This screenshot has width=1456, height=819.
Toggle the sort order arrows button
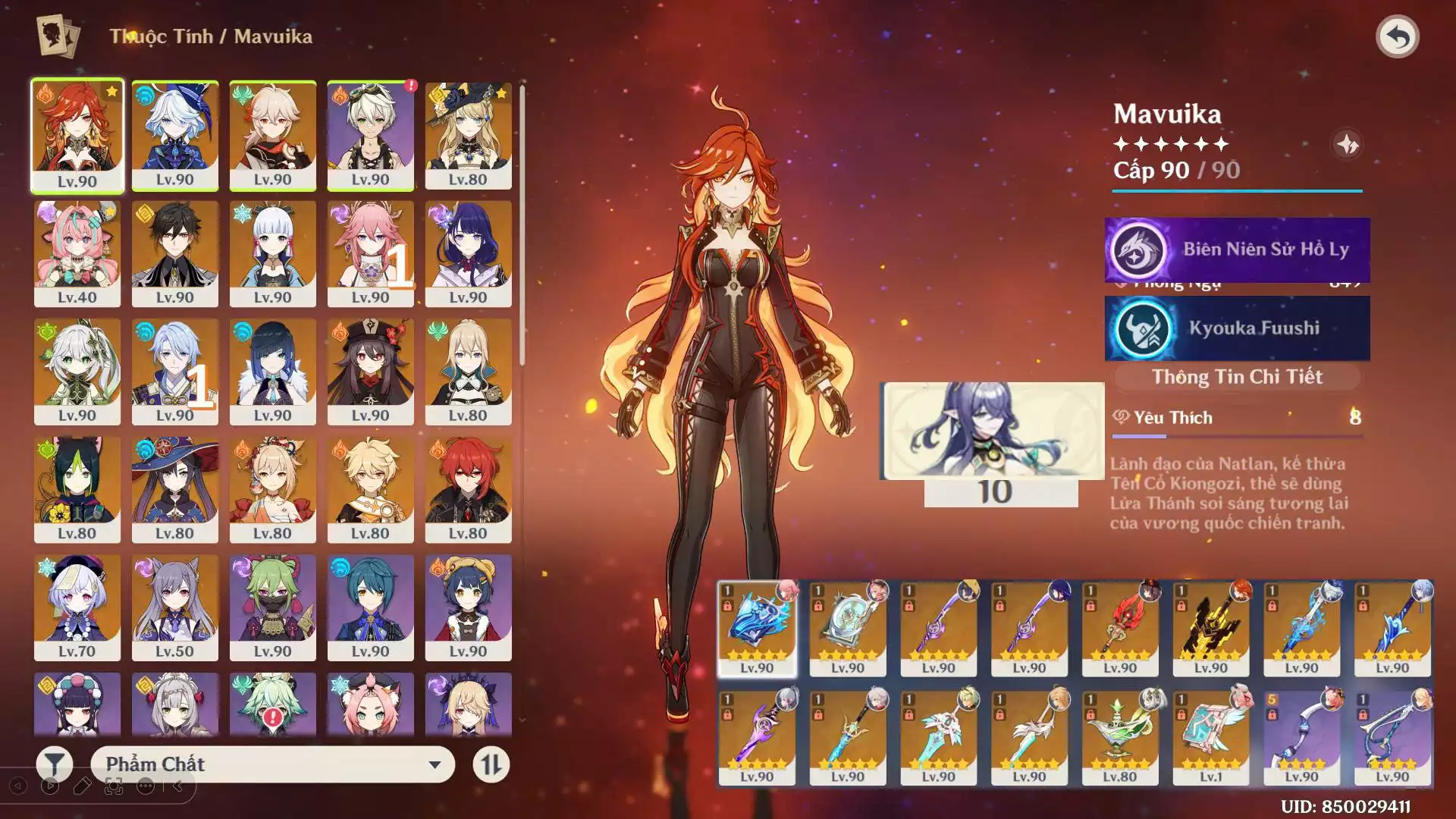click(491, 764)
